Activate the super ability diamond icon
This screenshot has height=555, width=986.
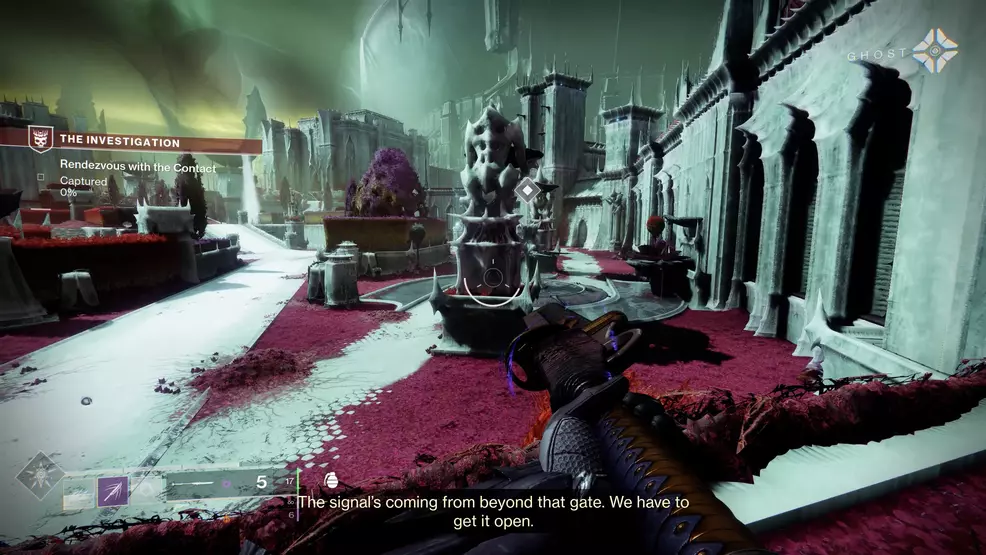point(40,476)
